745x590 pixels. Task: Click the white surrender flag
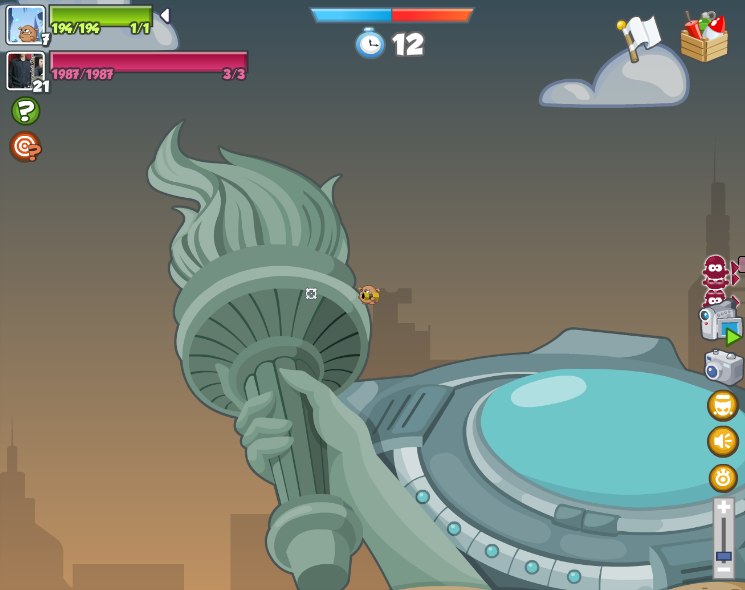click(639, 37)
